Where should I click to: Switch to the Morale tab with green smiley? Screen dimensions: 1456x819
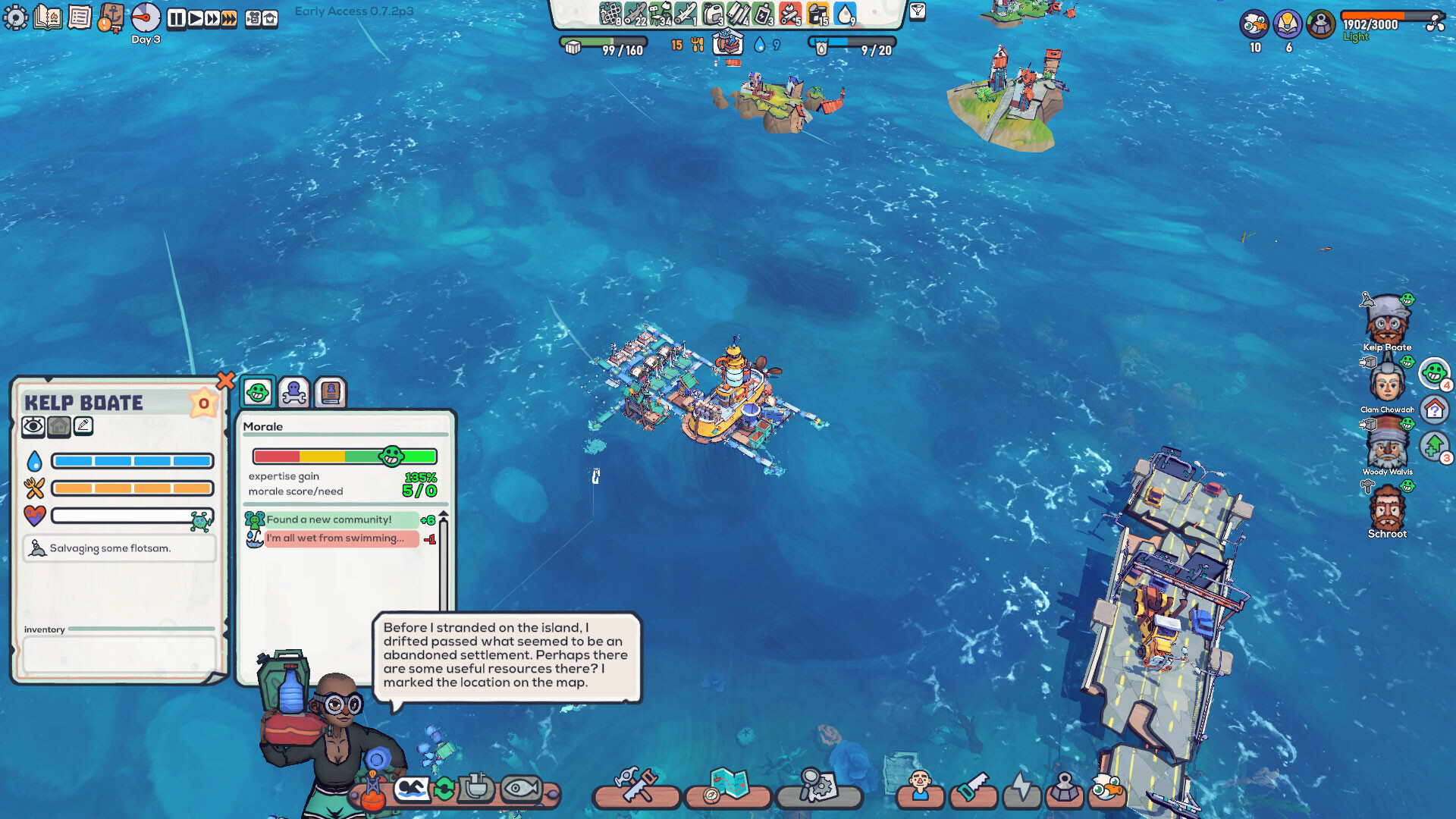[259, 391]
